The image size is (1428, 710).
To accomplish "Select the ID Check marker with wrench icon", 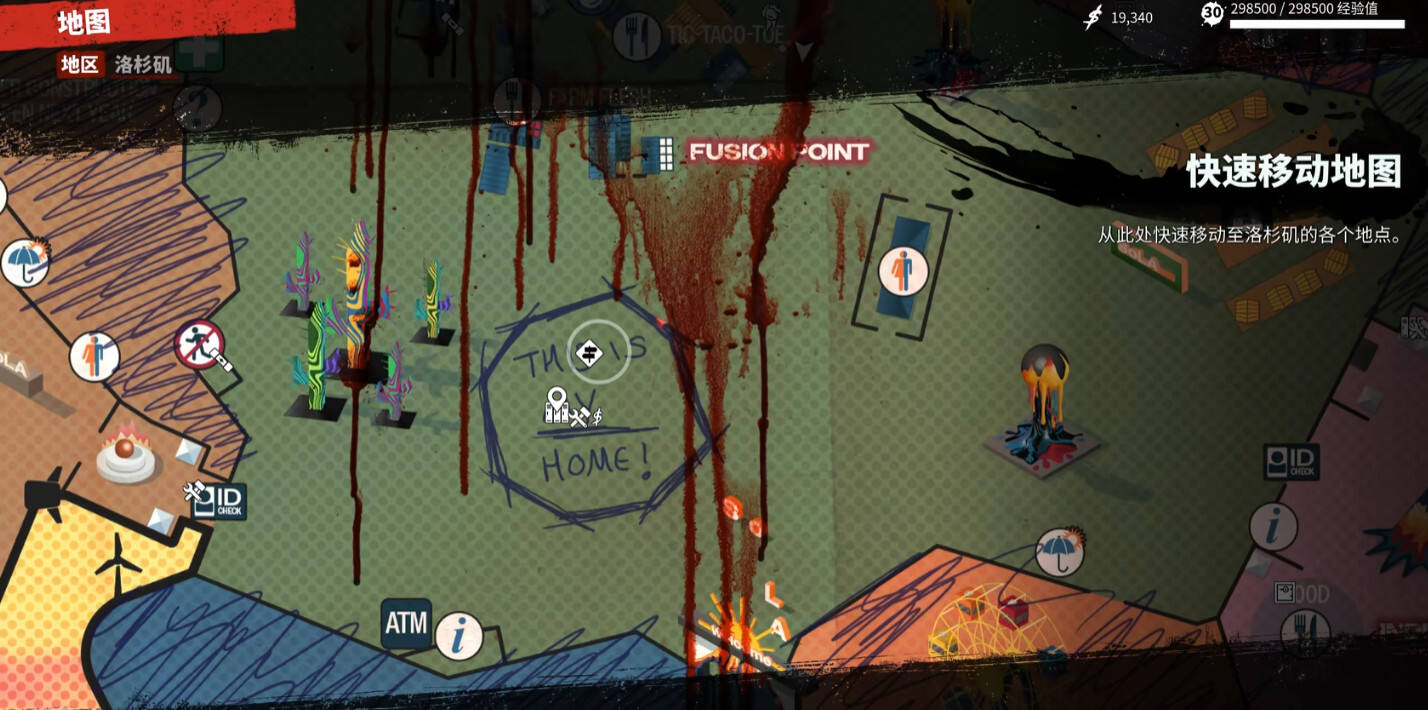I will (x=217, y=500).
